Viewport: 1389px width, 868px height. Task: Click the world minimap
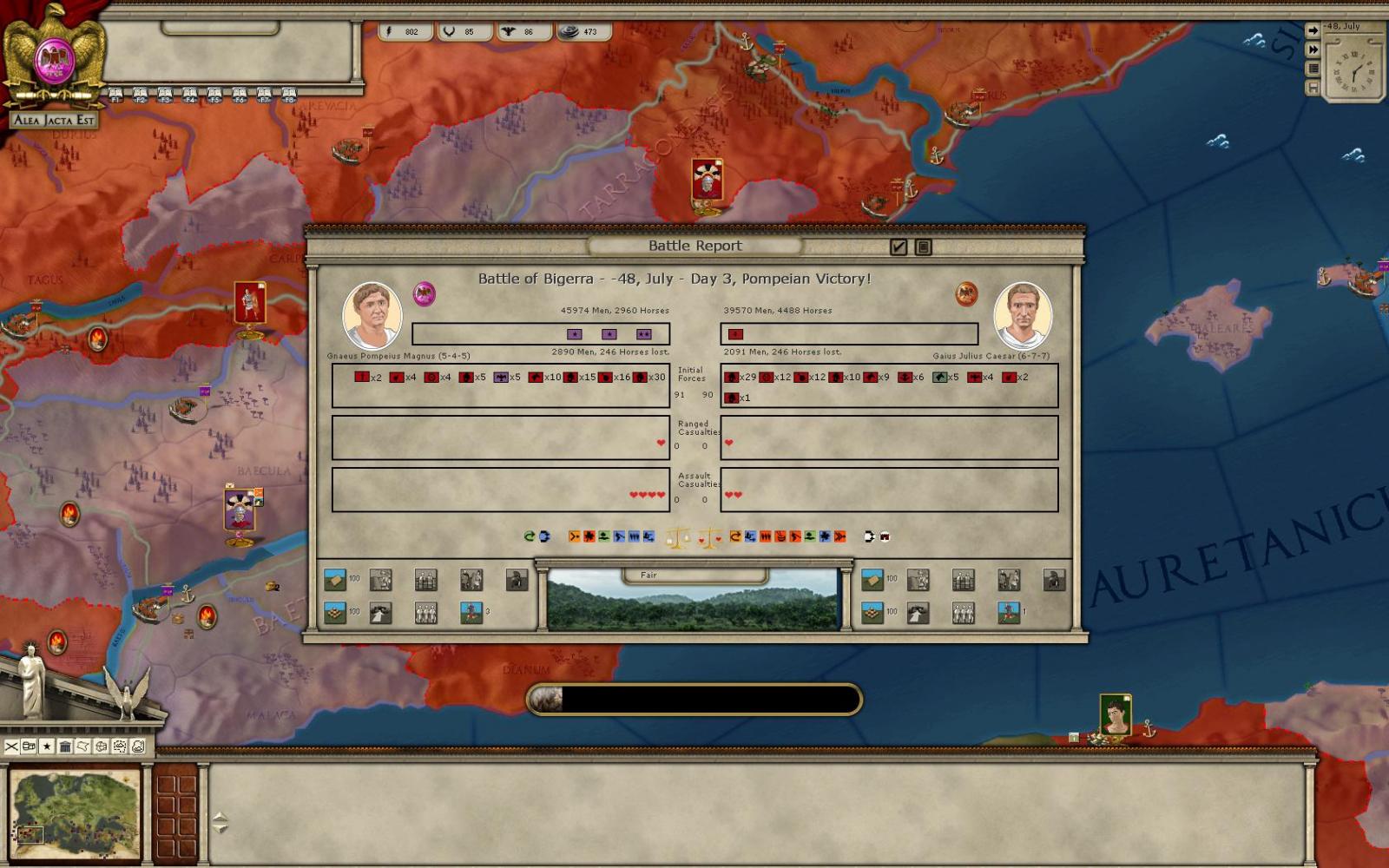click(x=75, y=814)
